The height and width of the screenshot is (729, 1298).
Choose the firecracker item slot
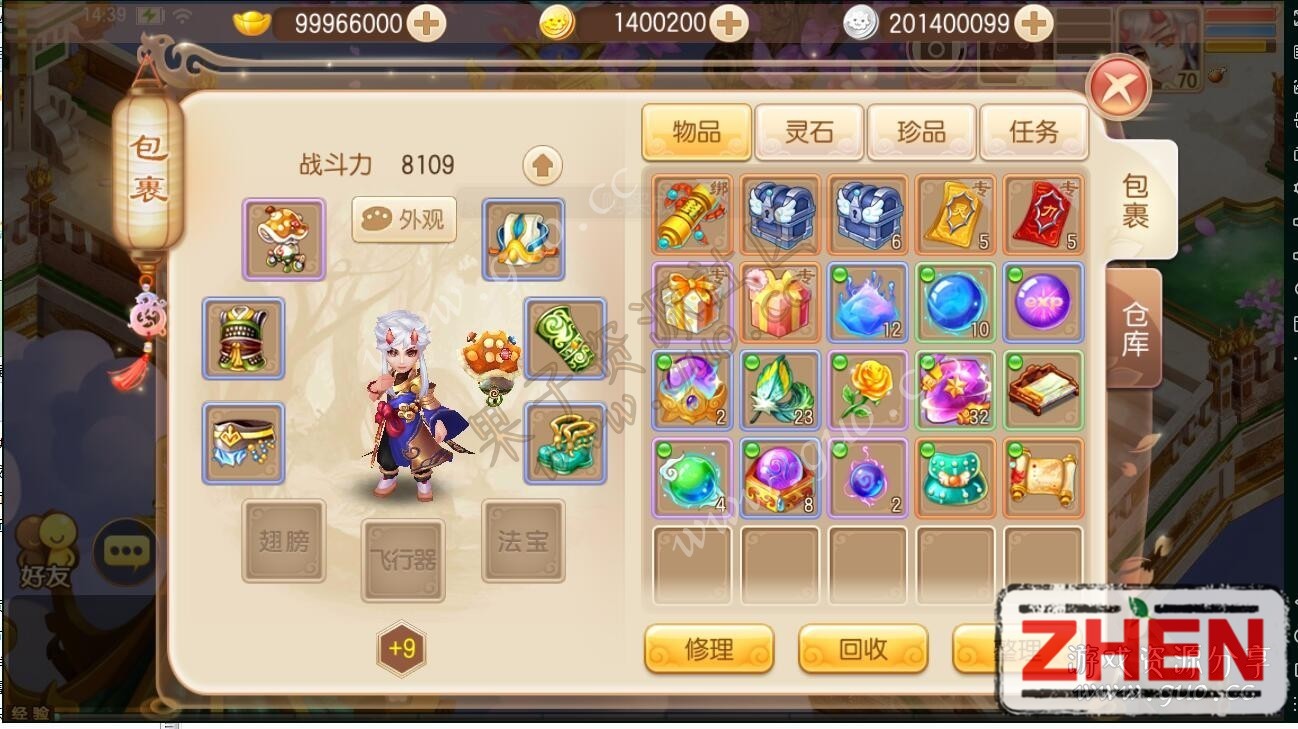tap(693, 214)
